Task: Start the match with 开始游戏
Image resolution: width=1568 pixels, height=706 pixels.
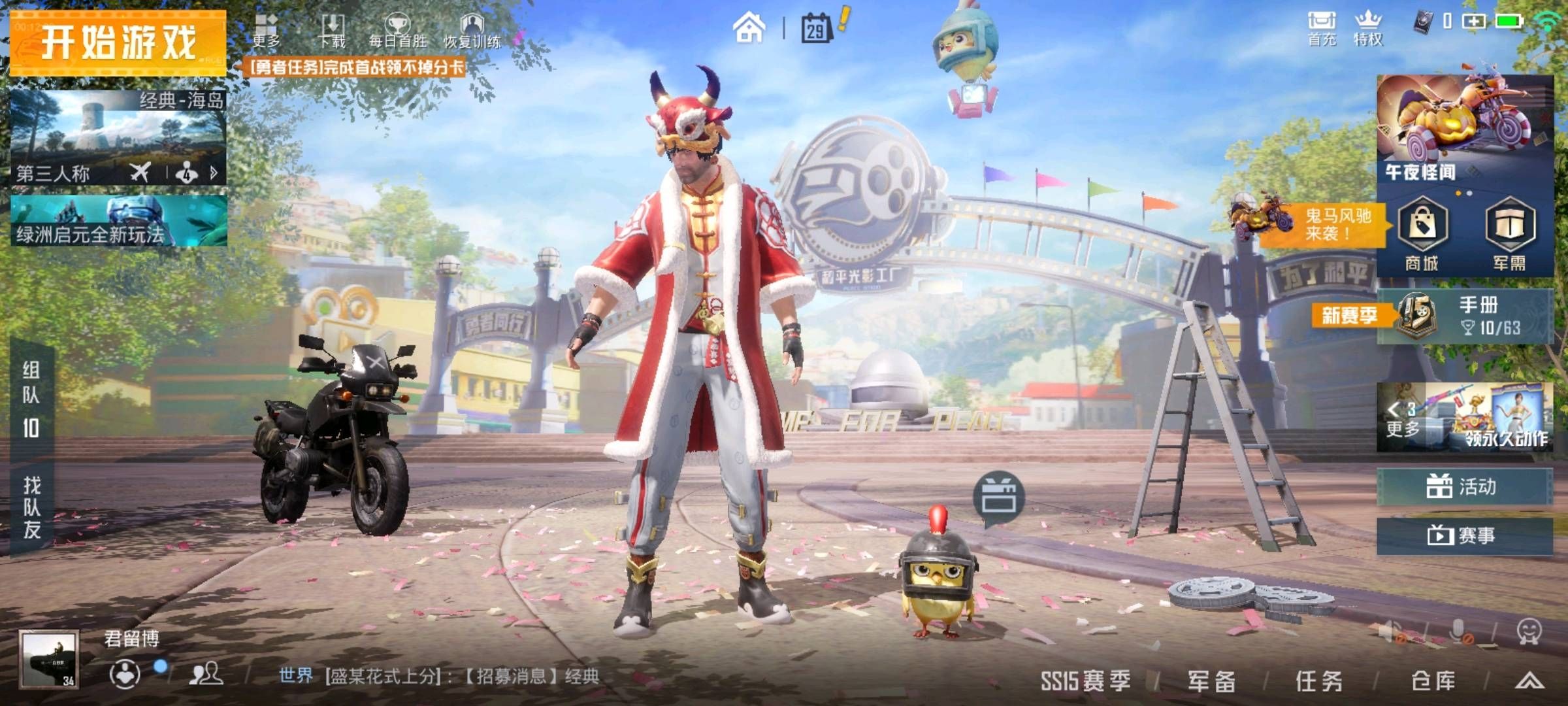Action: 118,42
